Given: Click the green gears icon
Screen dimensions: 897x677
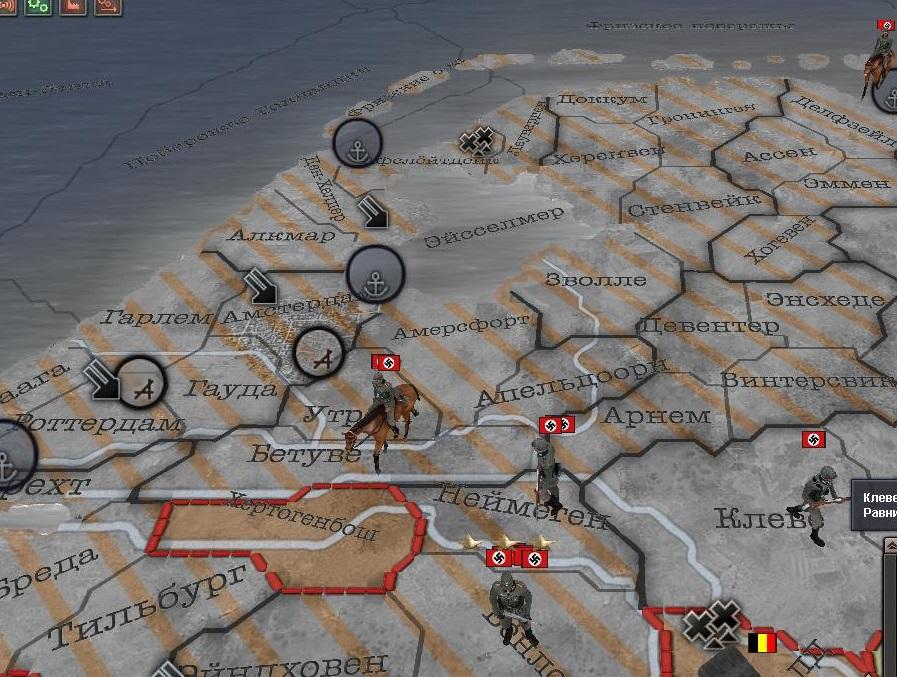Looking at the screenshot, I should point(38,6).
